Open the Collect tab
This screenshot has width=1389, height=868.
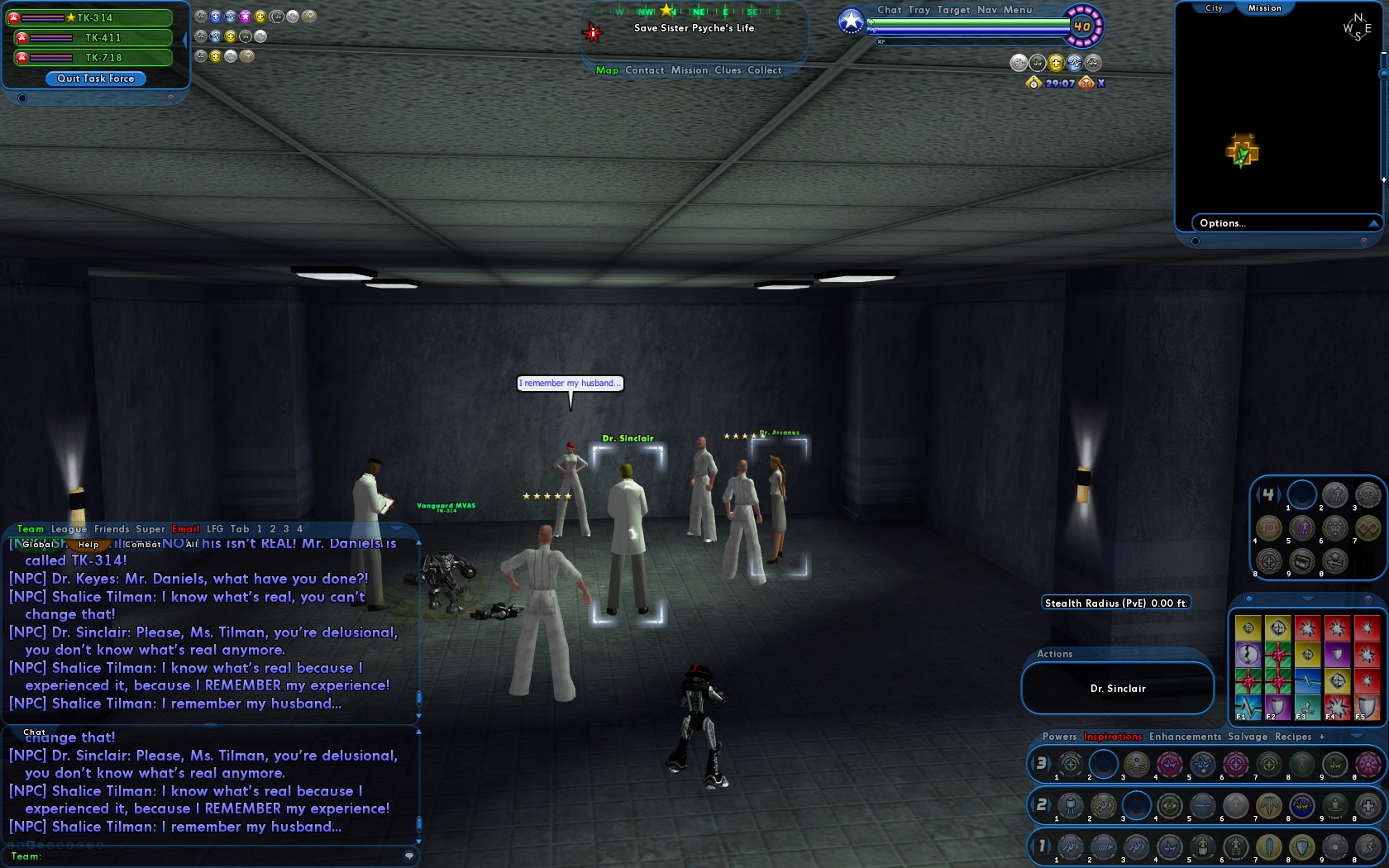pos(765,70)
